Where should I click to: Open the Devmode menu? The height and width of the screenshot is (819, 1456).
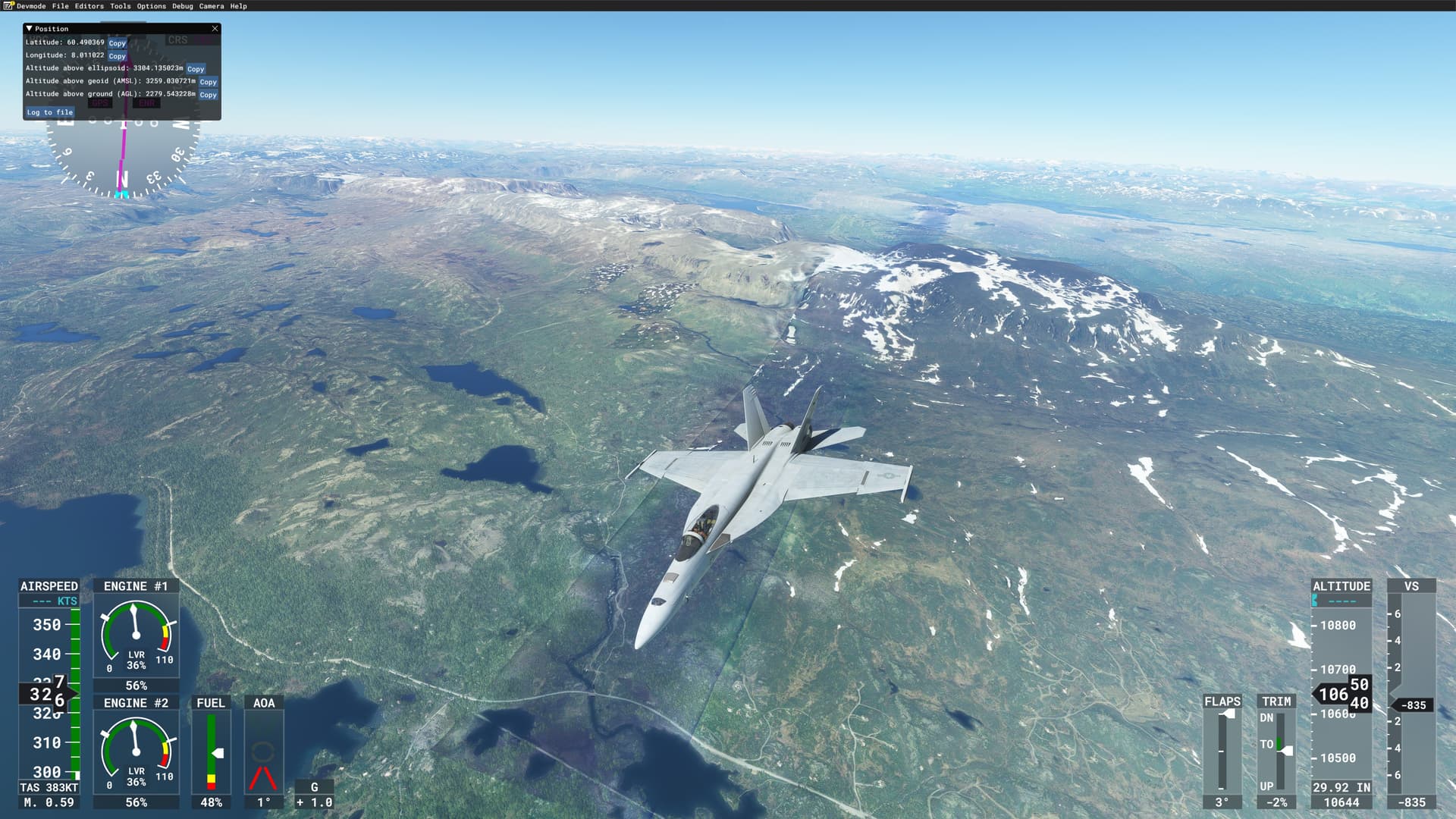point(31,6)
